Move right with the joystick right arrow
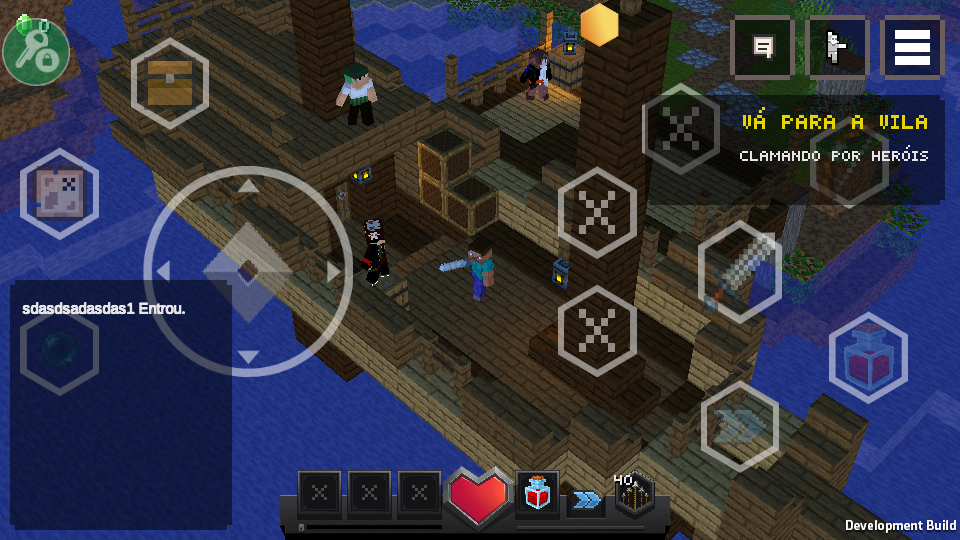This screenshot has height=540, width=960. tap(333, 271)
